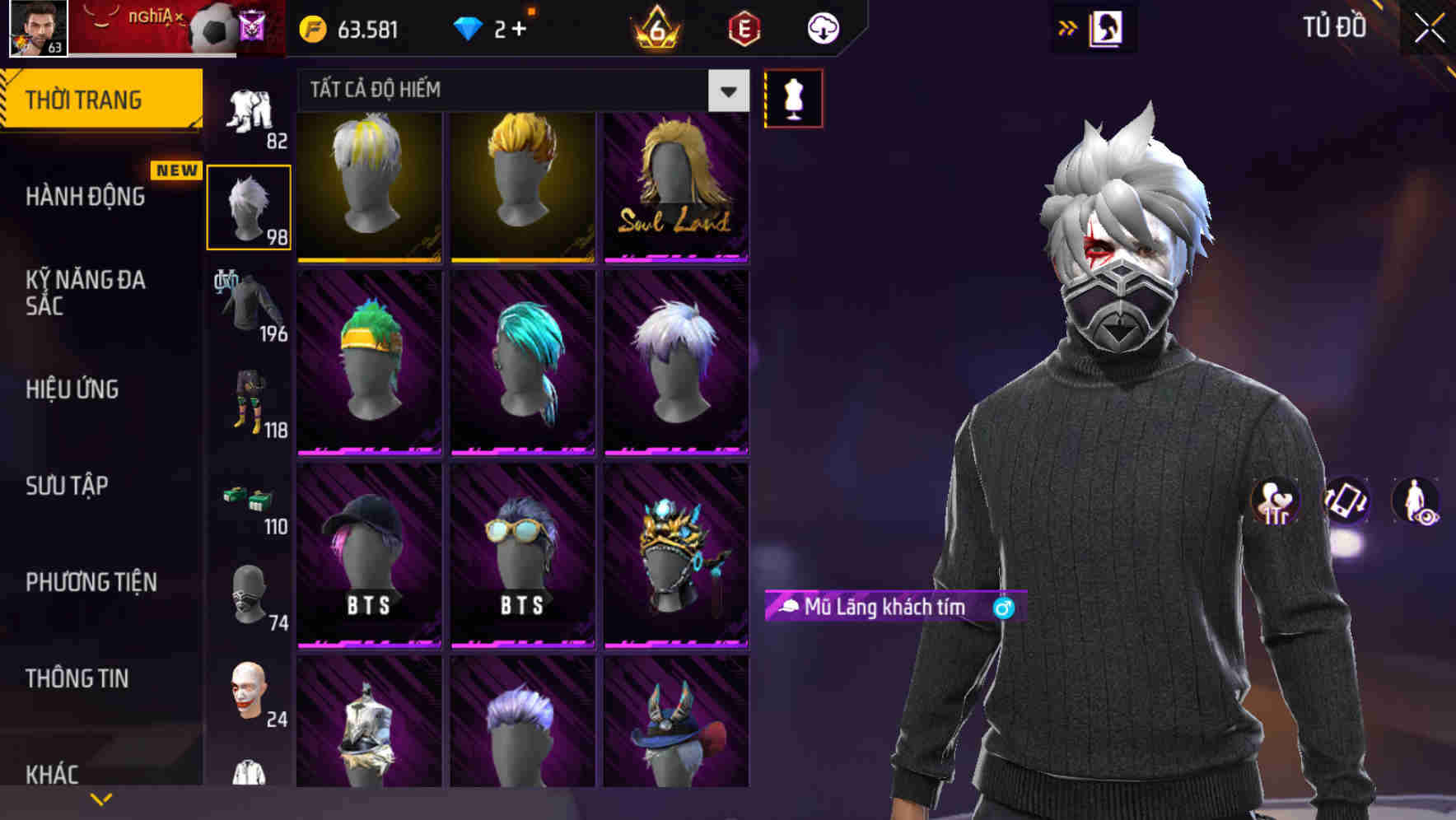Expand the yellow chevron at sidebar bottom
The height and width of the screenshot is (820, 1456).
[101, 797]
